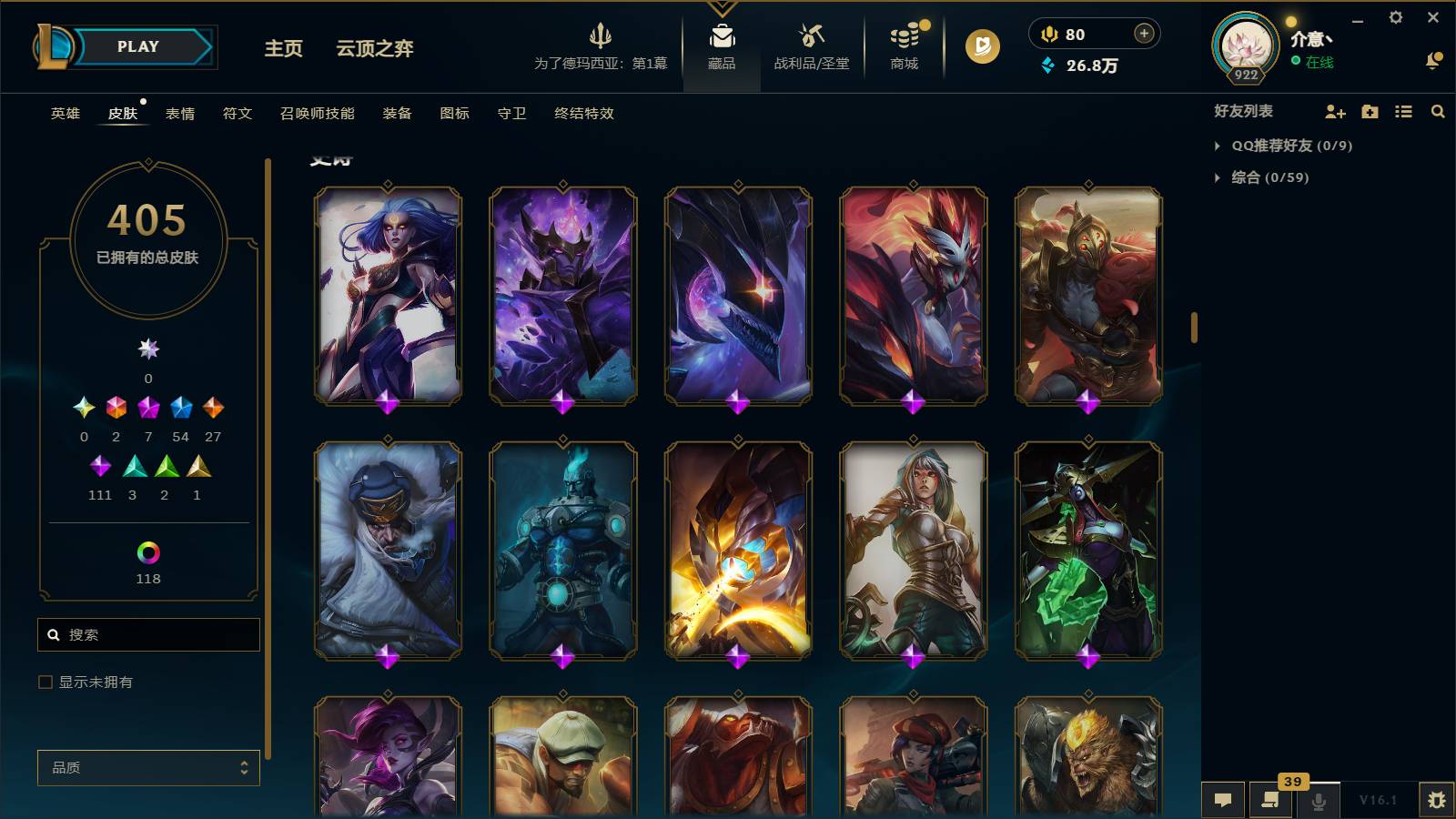This screenshot has height=819, width=1456.
Task: Open the 战利品/圣堂 loot icon
Action: [x=810, y=47]
